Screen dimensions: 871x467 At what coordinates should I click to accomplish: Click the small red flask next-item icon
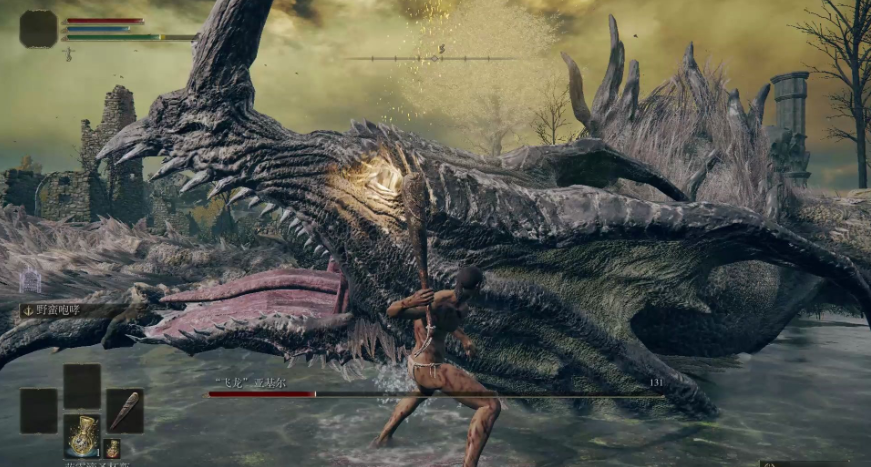coord(112,448)
